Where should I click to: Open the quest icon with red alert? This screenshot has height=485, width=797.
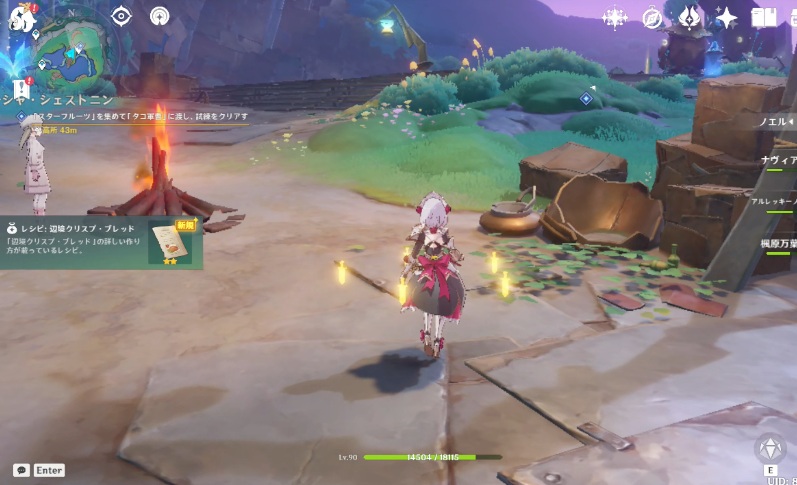point(21,90)
